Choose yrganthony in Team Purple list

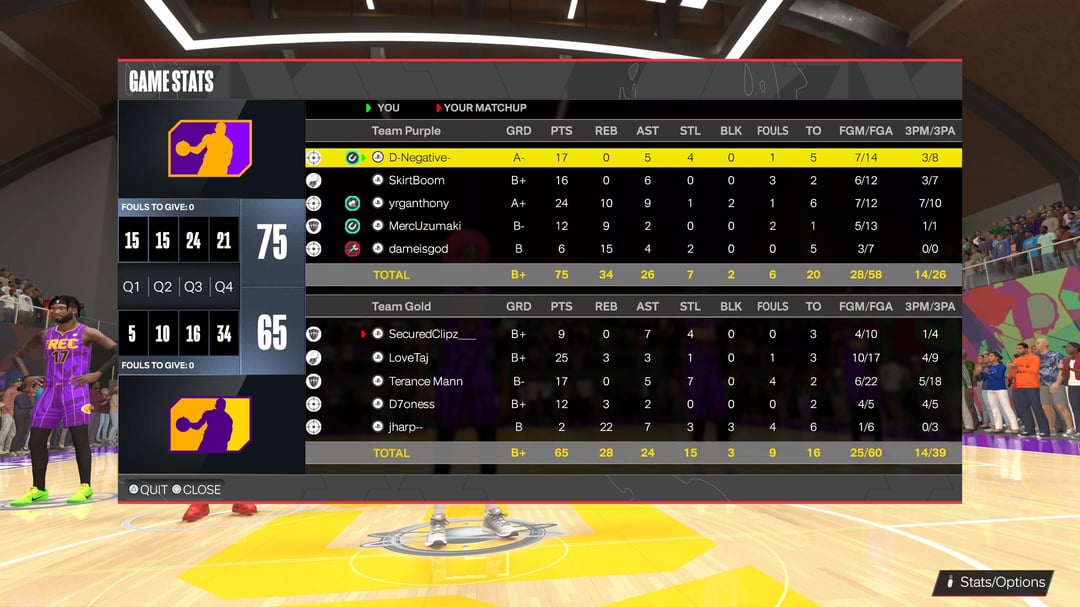418,204
